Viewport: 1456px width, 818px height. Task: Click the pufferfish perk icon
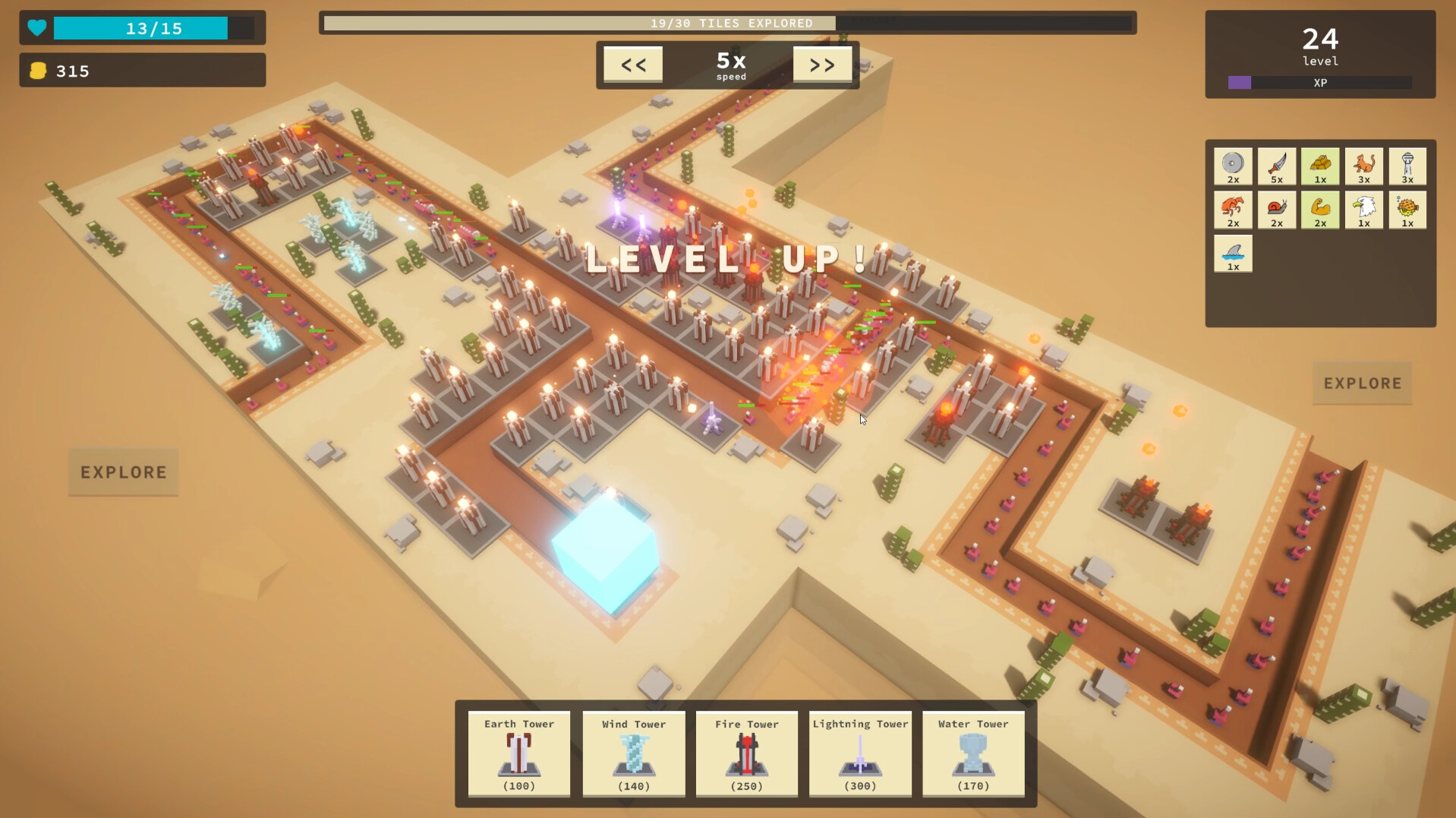(1408, 210)
